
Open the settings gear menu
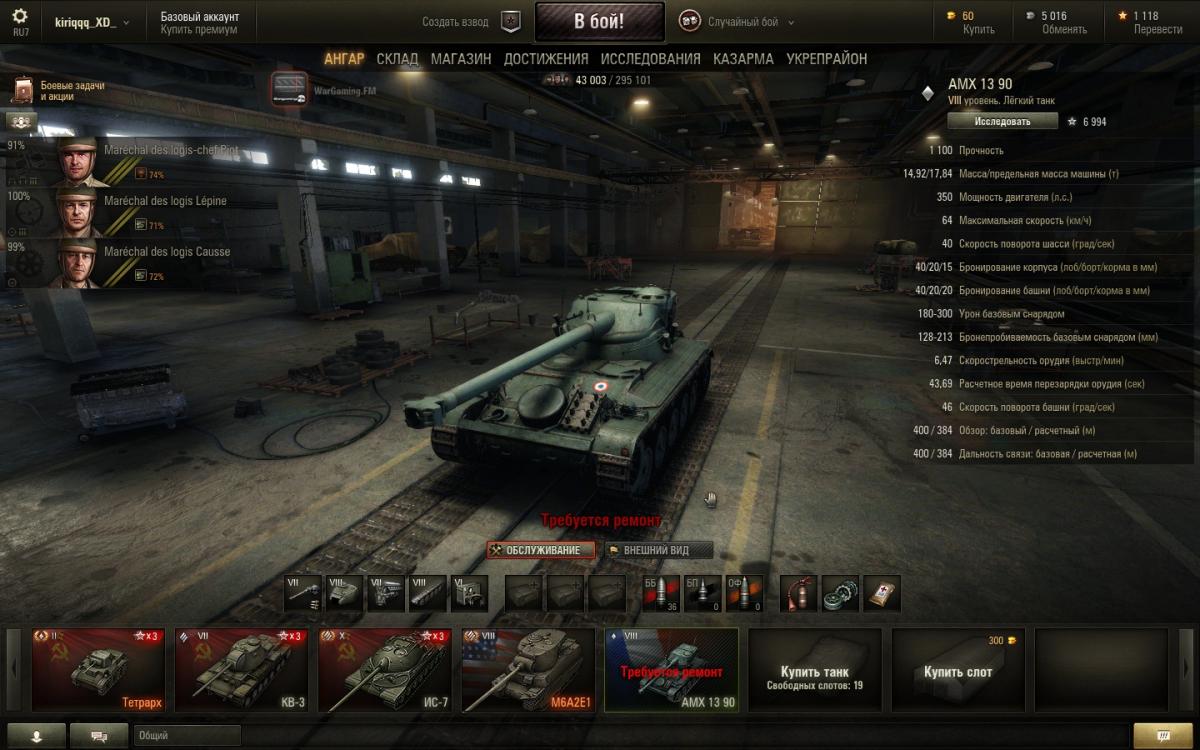point(20,18)
